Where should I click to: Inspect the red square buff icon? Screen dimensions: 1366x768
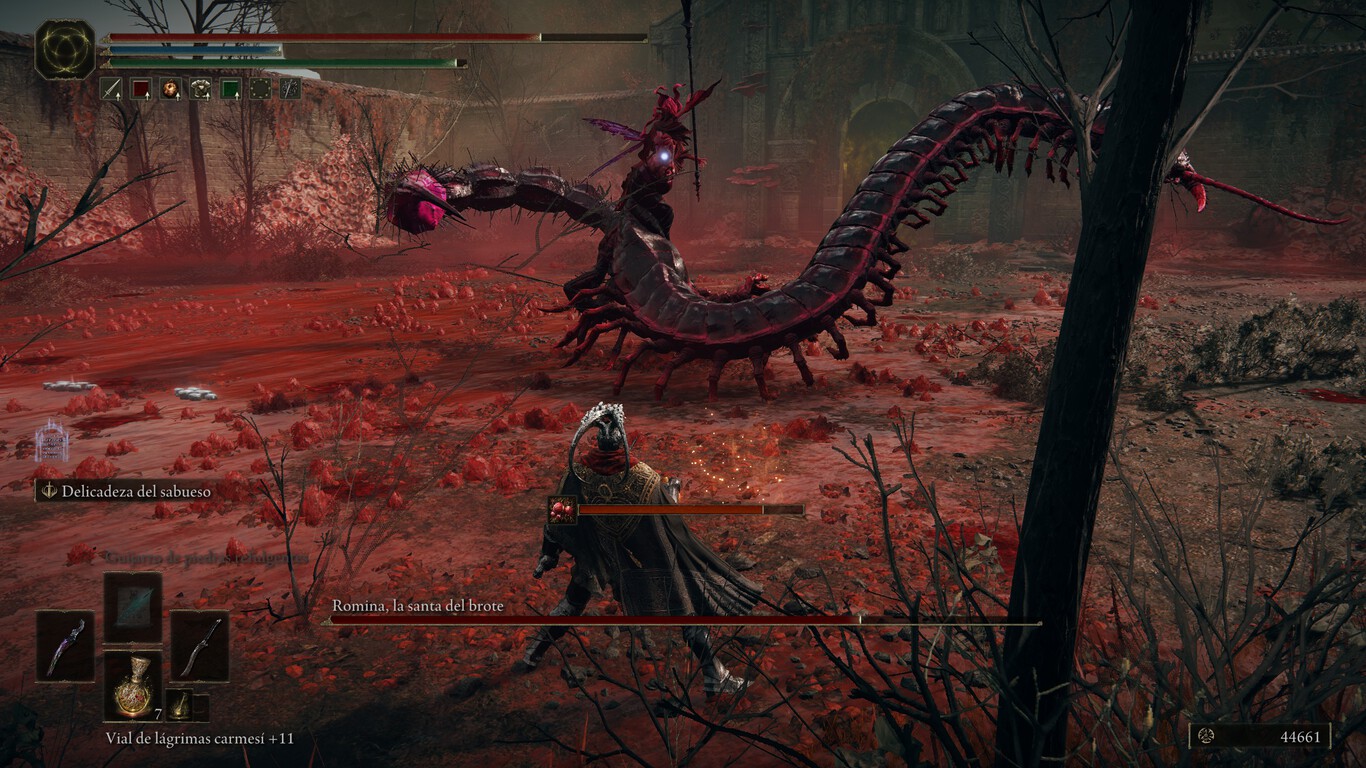pos(140,89)
